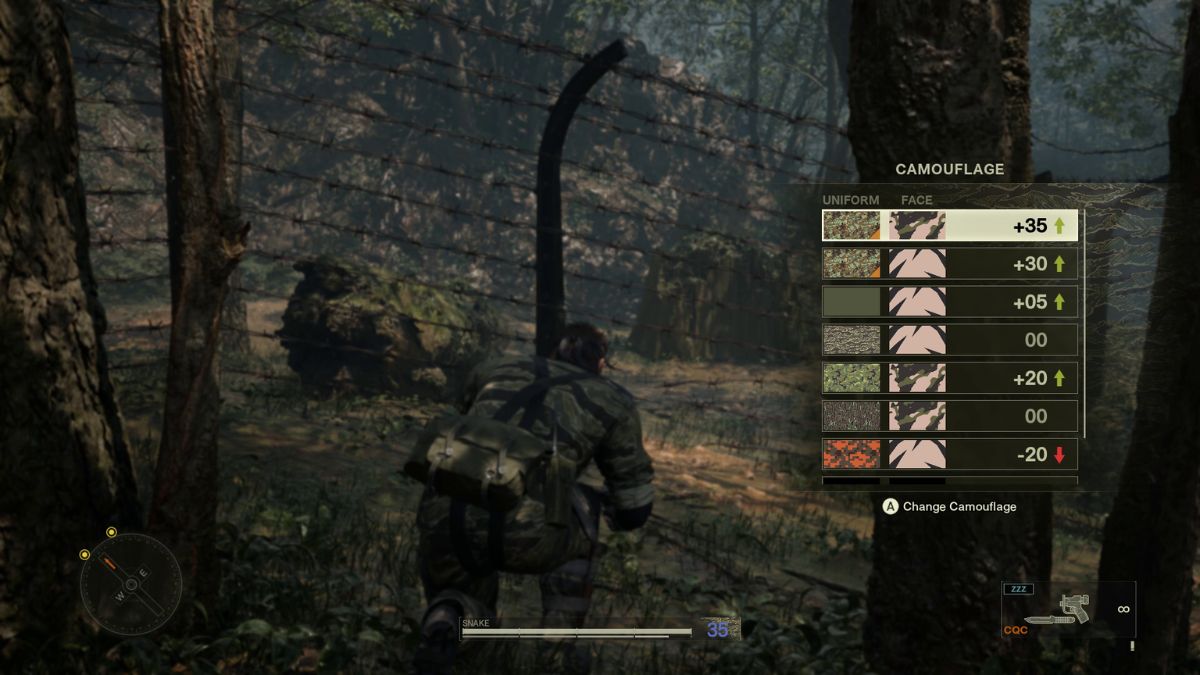
Task: Choose the +30 camouflage combination
Action: click(x=949, y=264)
